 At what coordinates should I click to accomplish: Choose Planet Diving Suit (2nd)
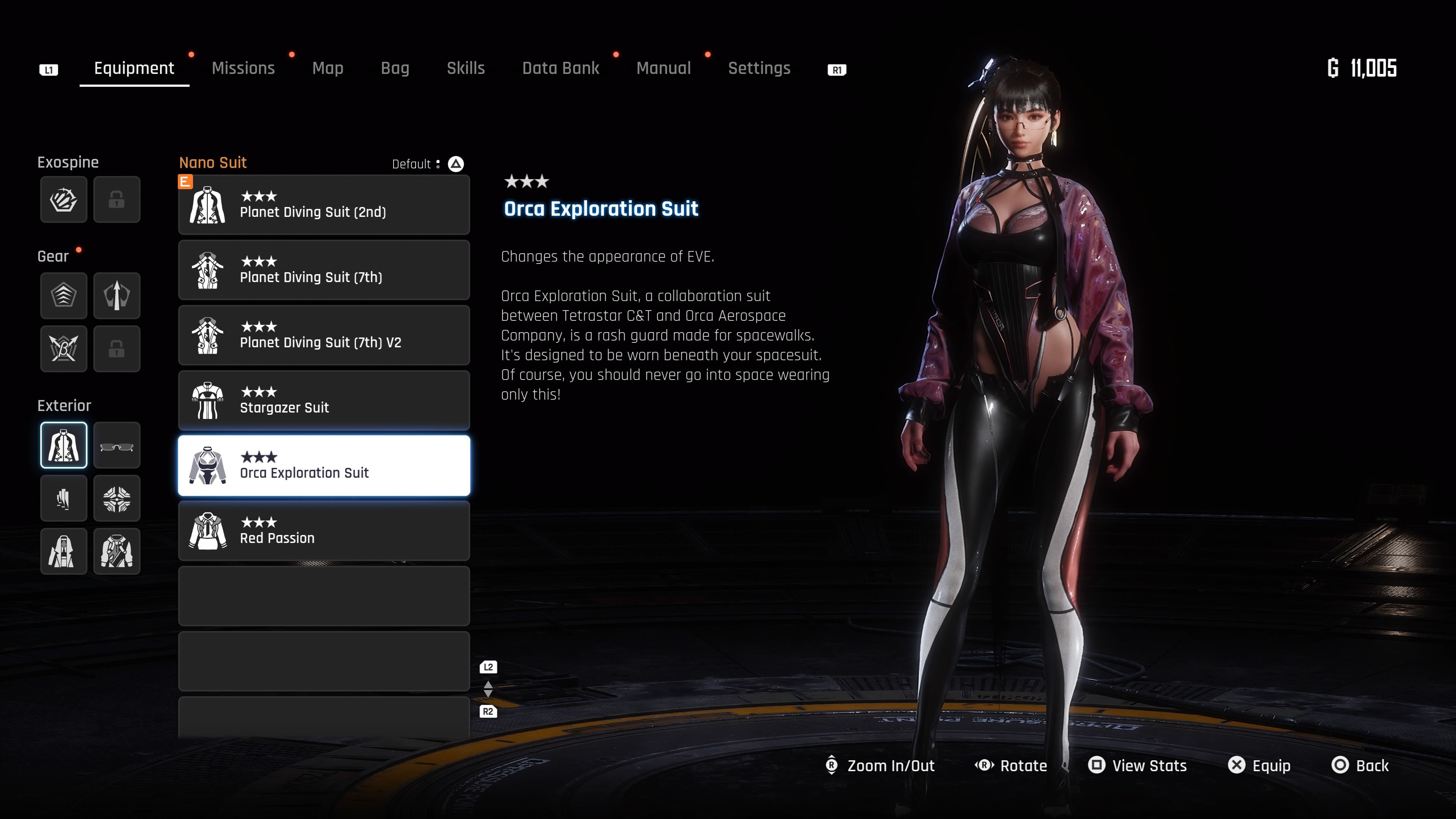point(324,205)
